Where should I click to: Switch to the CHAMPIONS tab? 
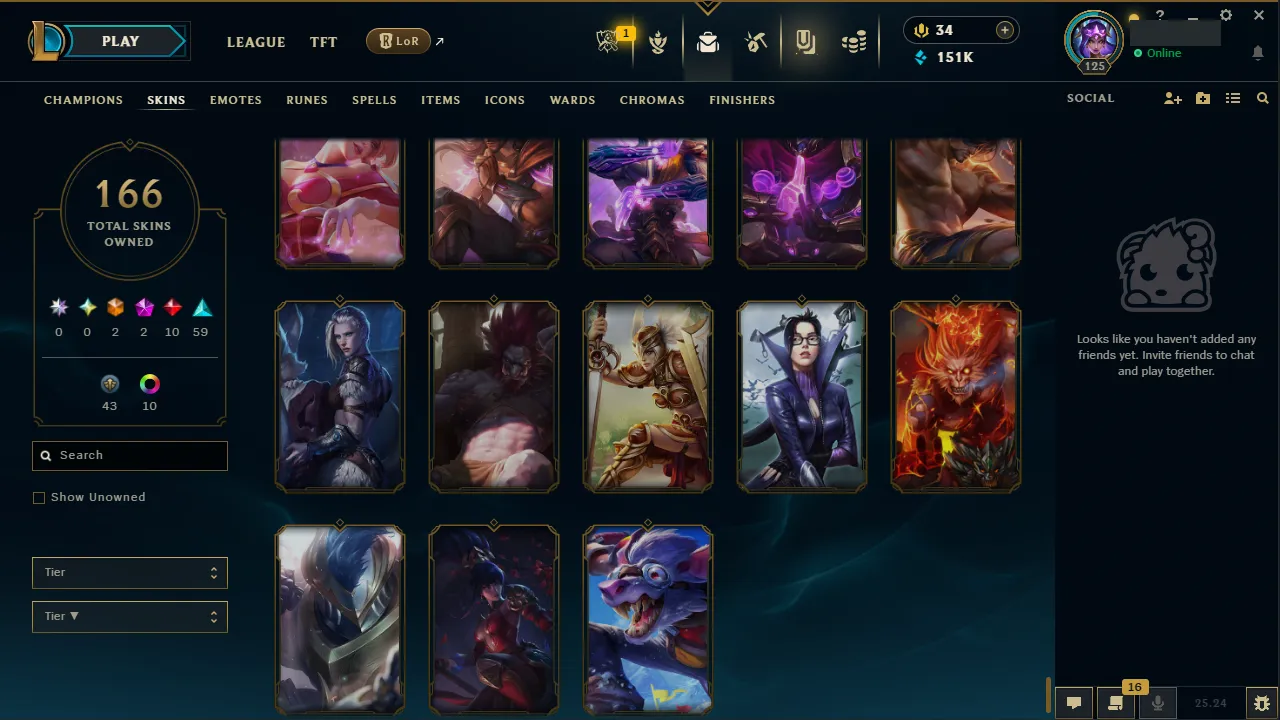[83, 100]
